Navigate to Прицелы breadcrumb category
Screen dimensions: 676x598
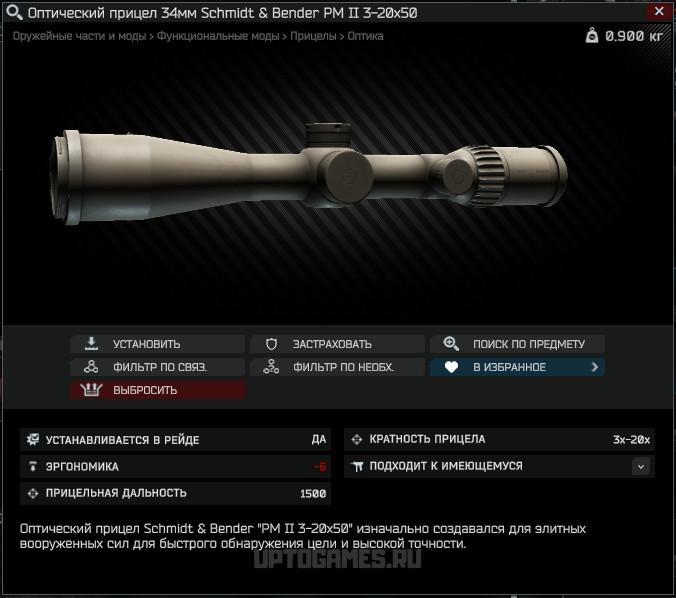click(x=313, y=36)
